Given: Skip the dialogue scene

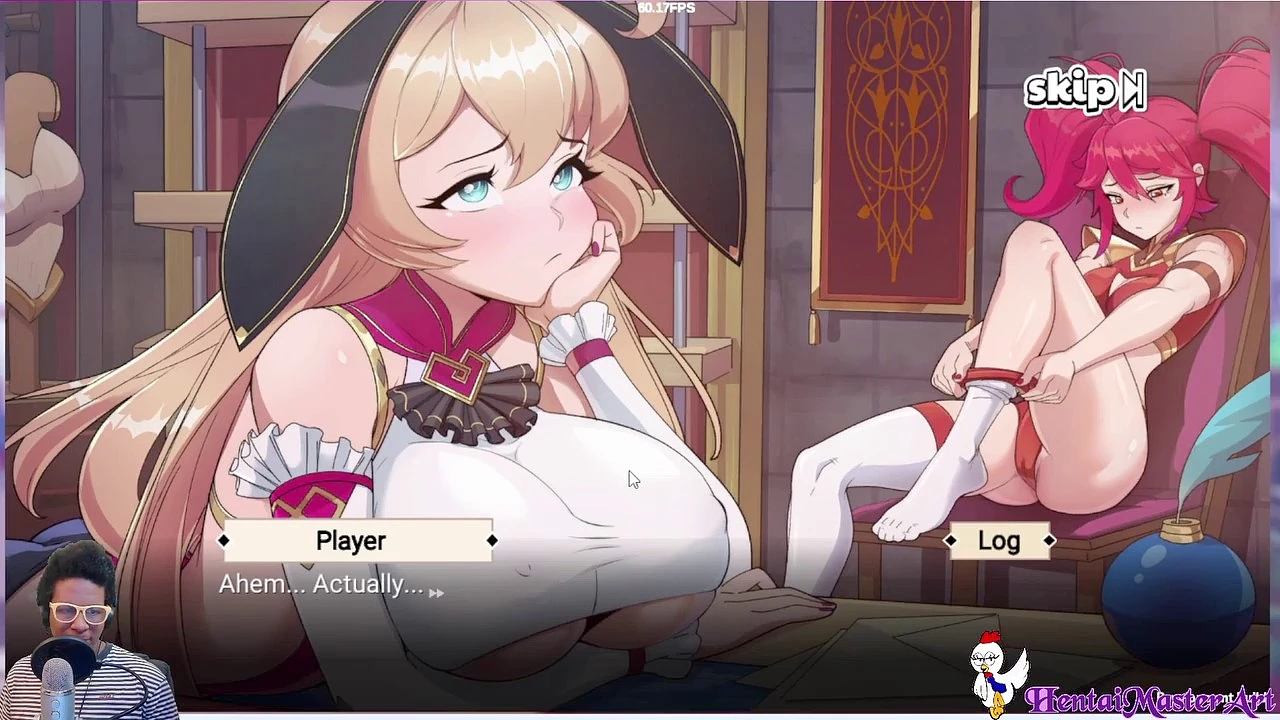Looking at the screenshot, I should (x=1085, y=90).
